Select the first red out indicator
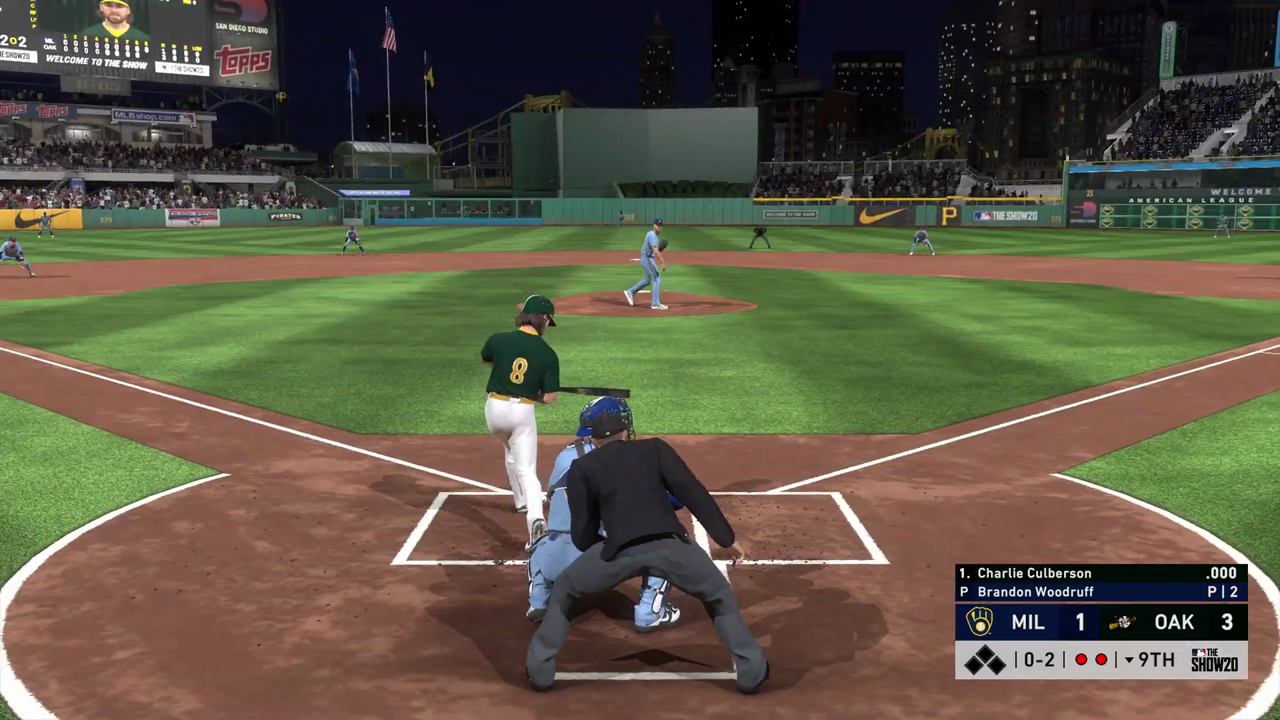 coord(1081,659)
